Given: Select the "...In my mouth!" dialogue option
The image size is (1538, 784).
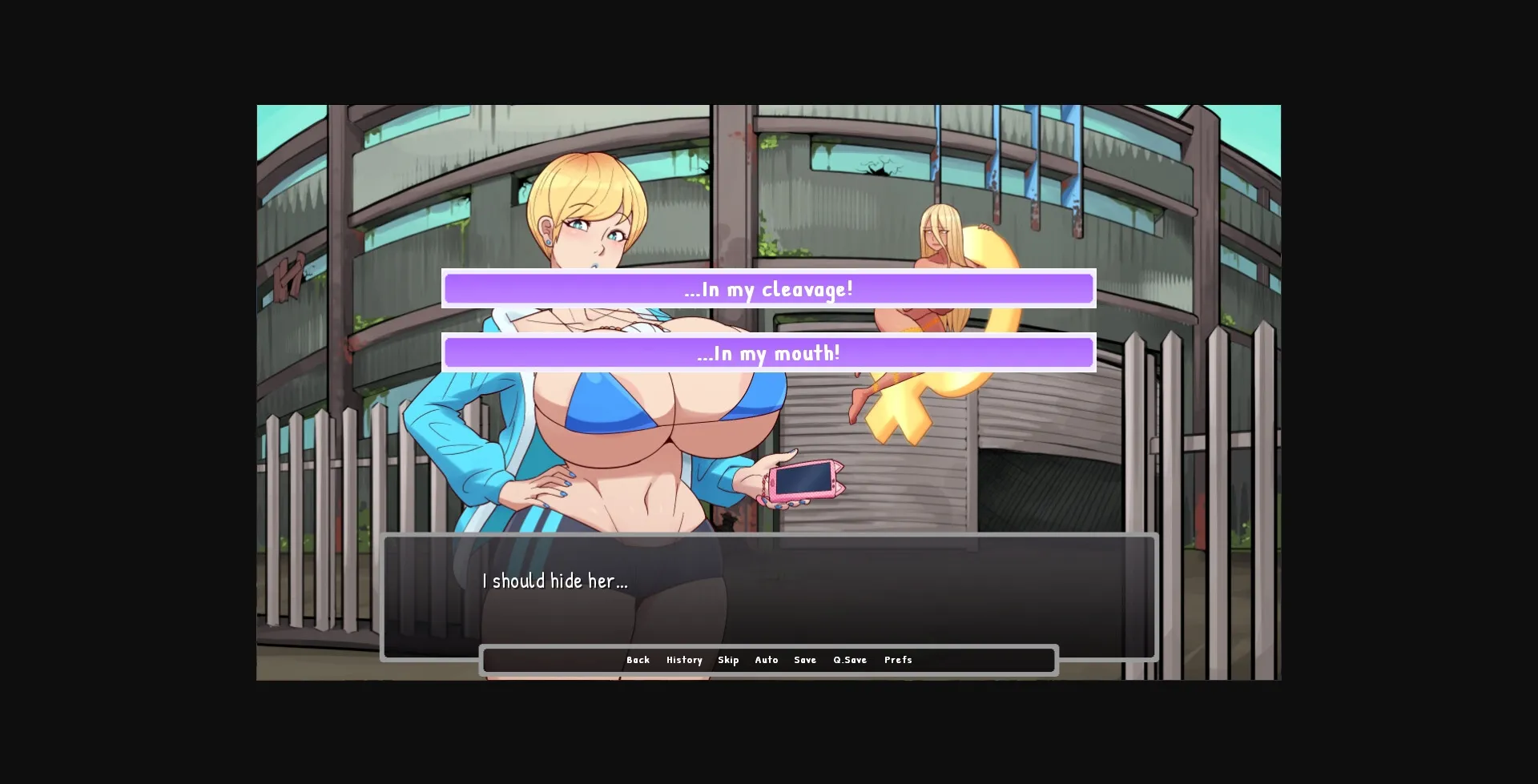Looking at the screenshot, I should (x=769, y=352).
